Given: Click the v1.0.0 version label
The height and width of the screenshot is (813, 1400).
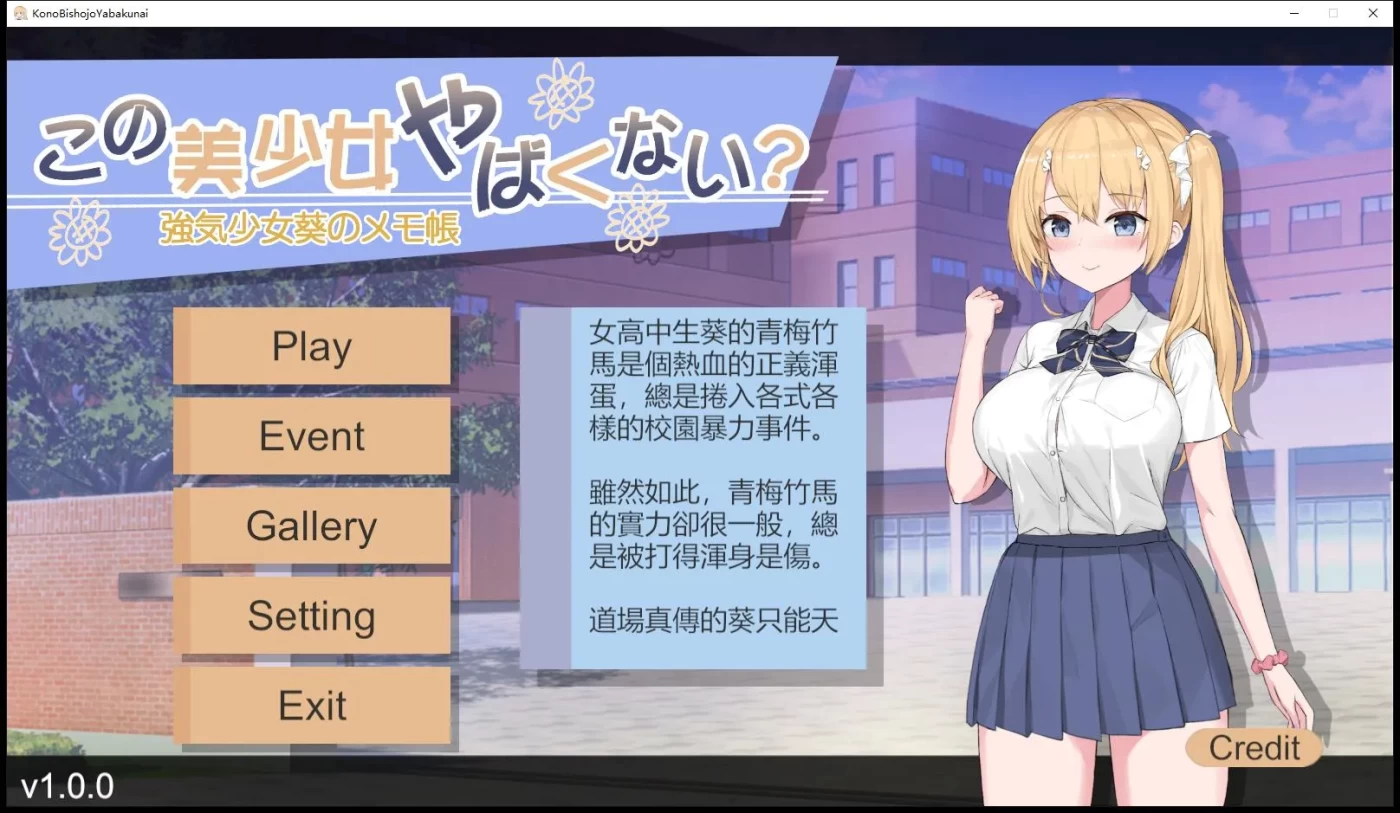Looking at the screenshot, I should [67, 787].
